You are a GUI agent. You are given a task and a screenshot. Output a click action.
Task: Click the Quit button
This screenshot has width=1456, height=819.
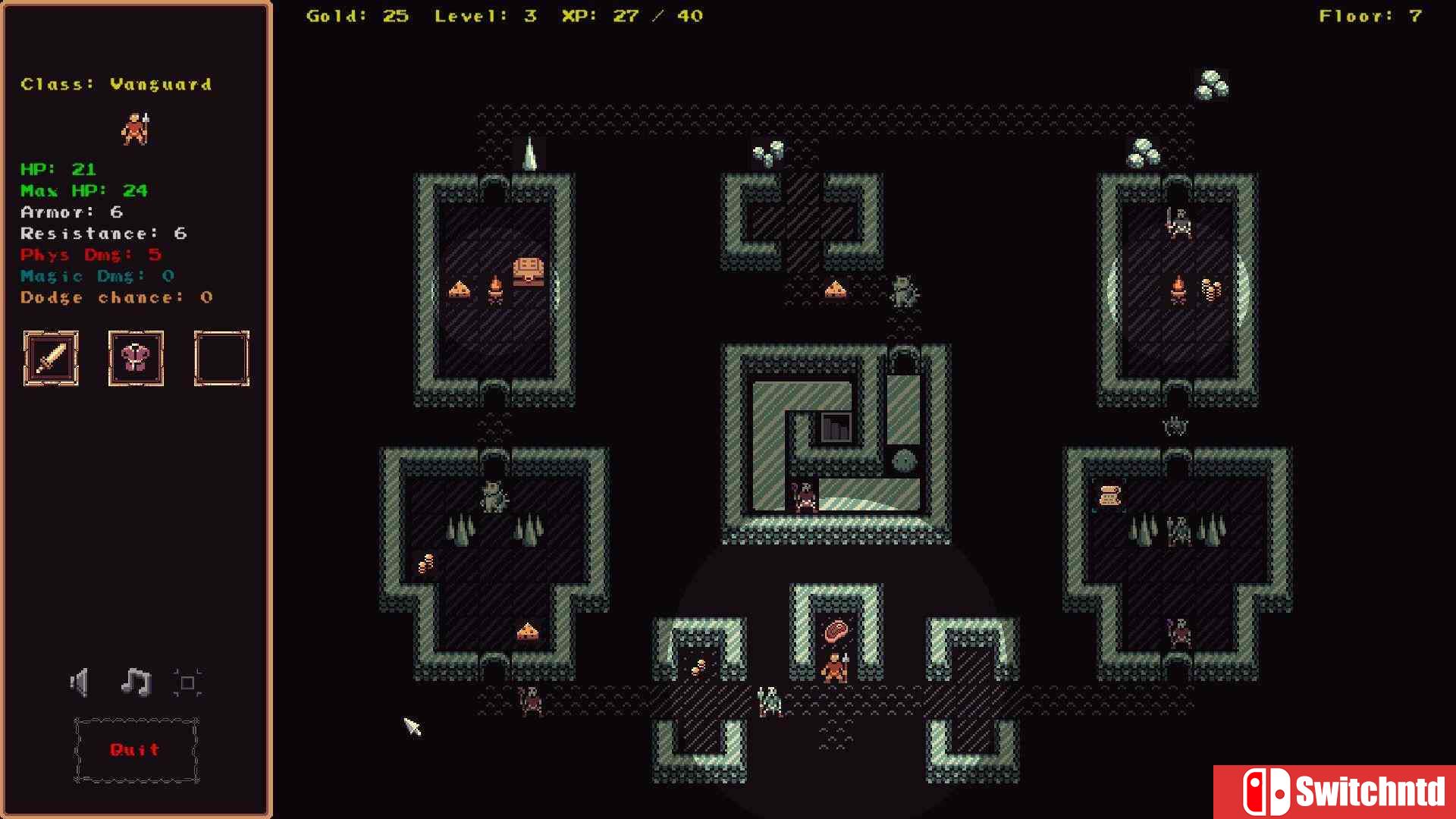click(136, 749)
